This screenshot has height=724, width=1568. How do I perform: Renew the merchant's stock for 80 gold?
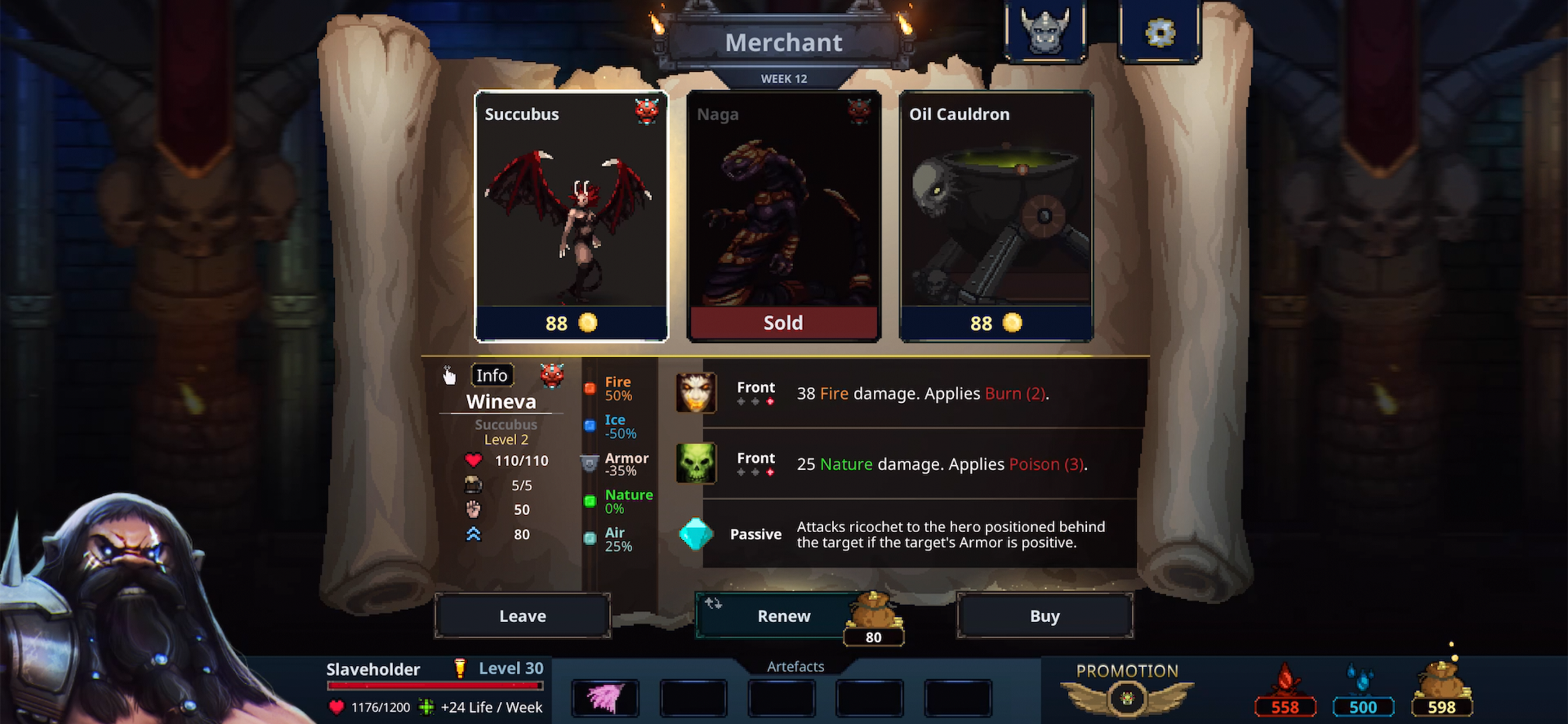pyautogui.click(x=783, y=616)
